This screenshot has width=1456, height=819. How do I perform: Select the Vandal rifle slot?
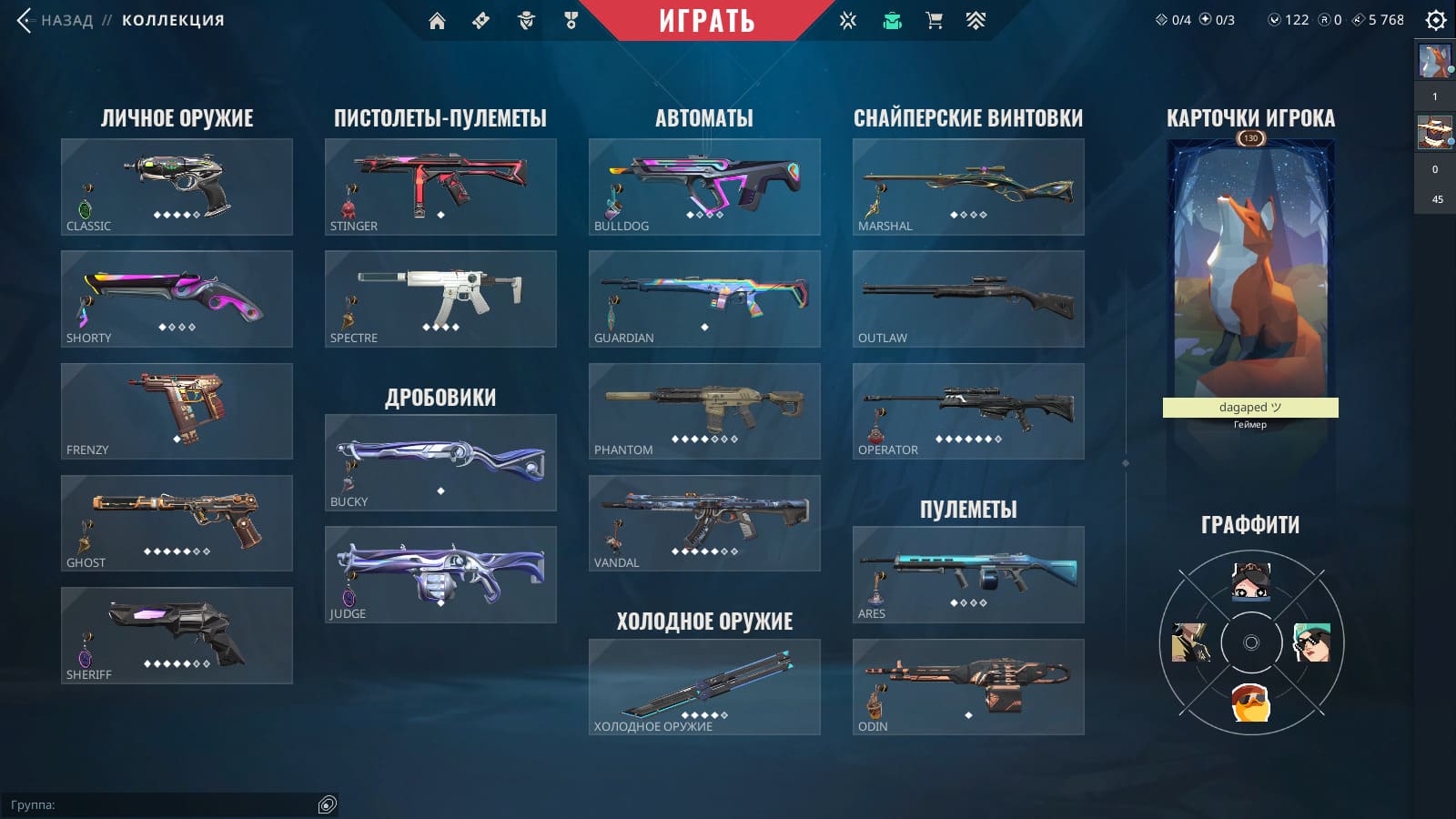(704, 523)
